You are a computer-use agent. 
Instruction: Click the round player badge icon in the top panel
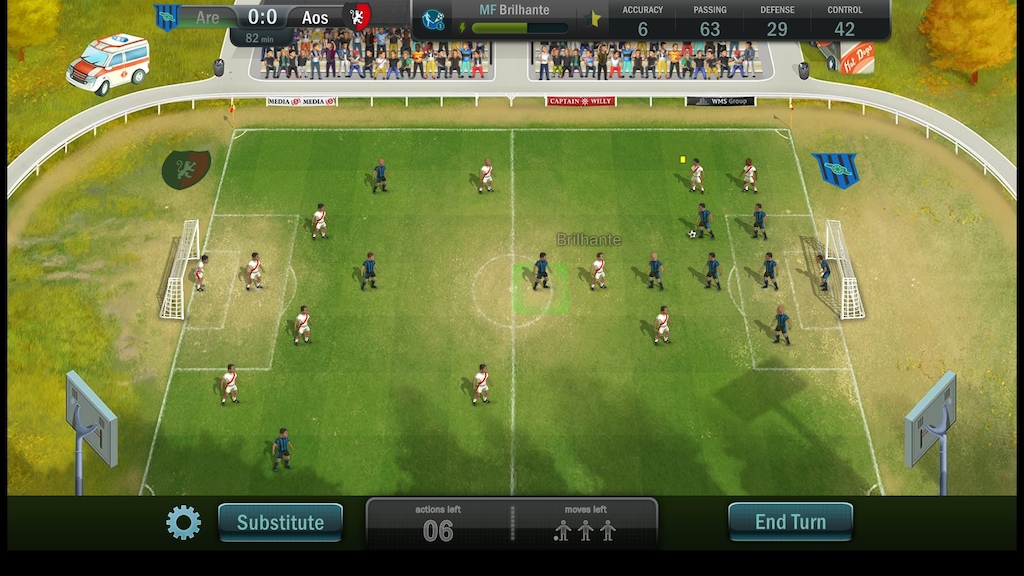coord(433,19)
